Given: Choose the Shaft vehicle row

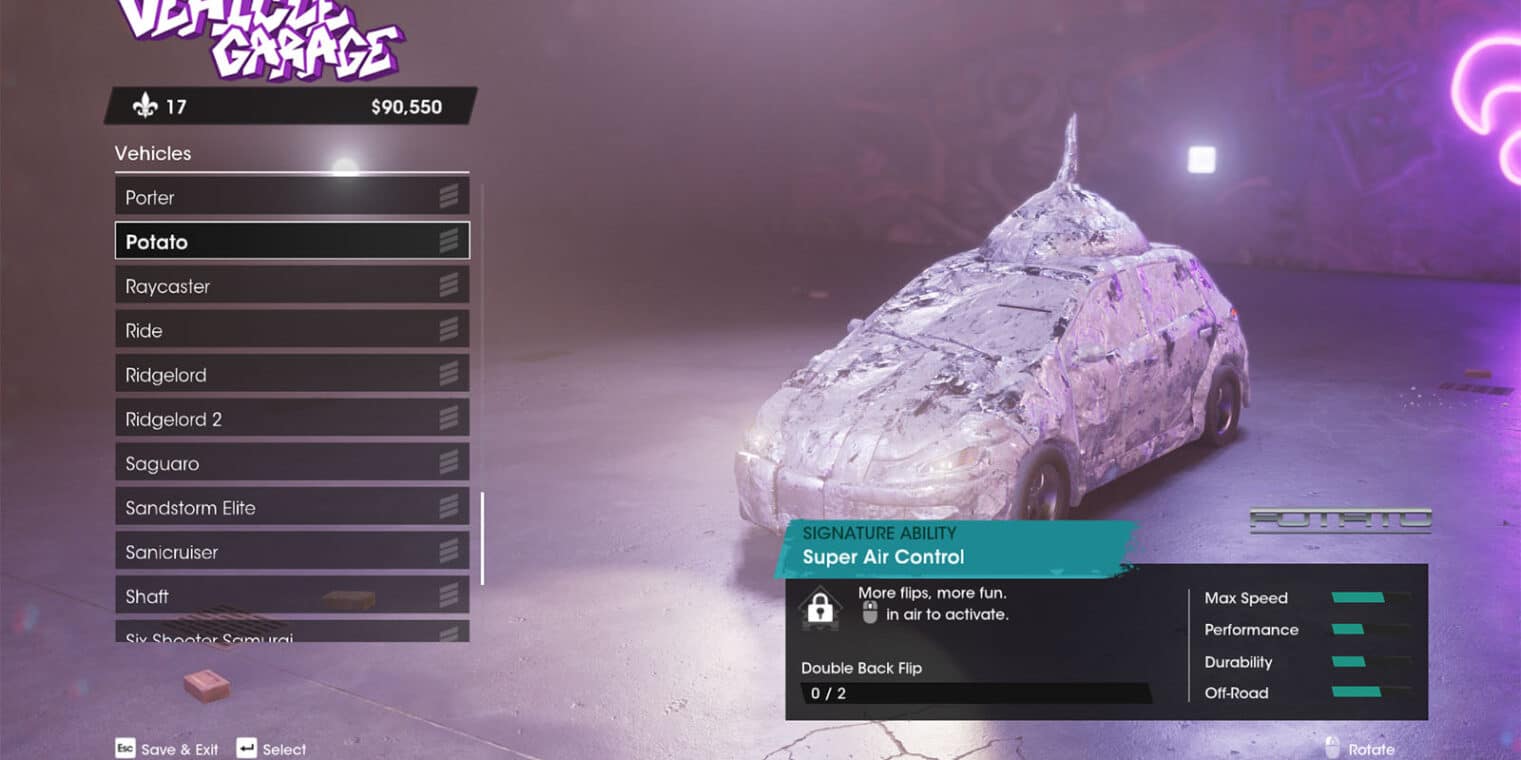Looking at the screenshot, I should pos(291,596).
